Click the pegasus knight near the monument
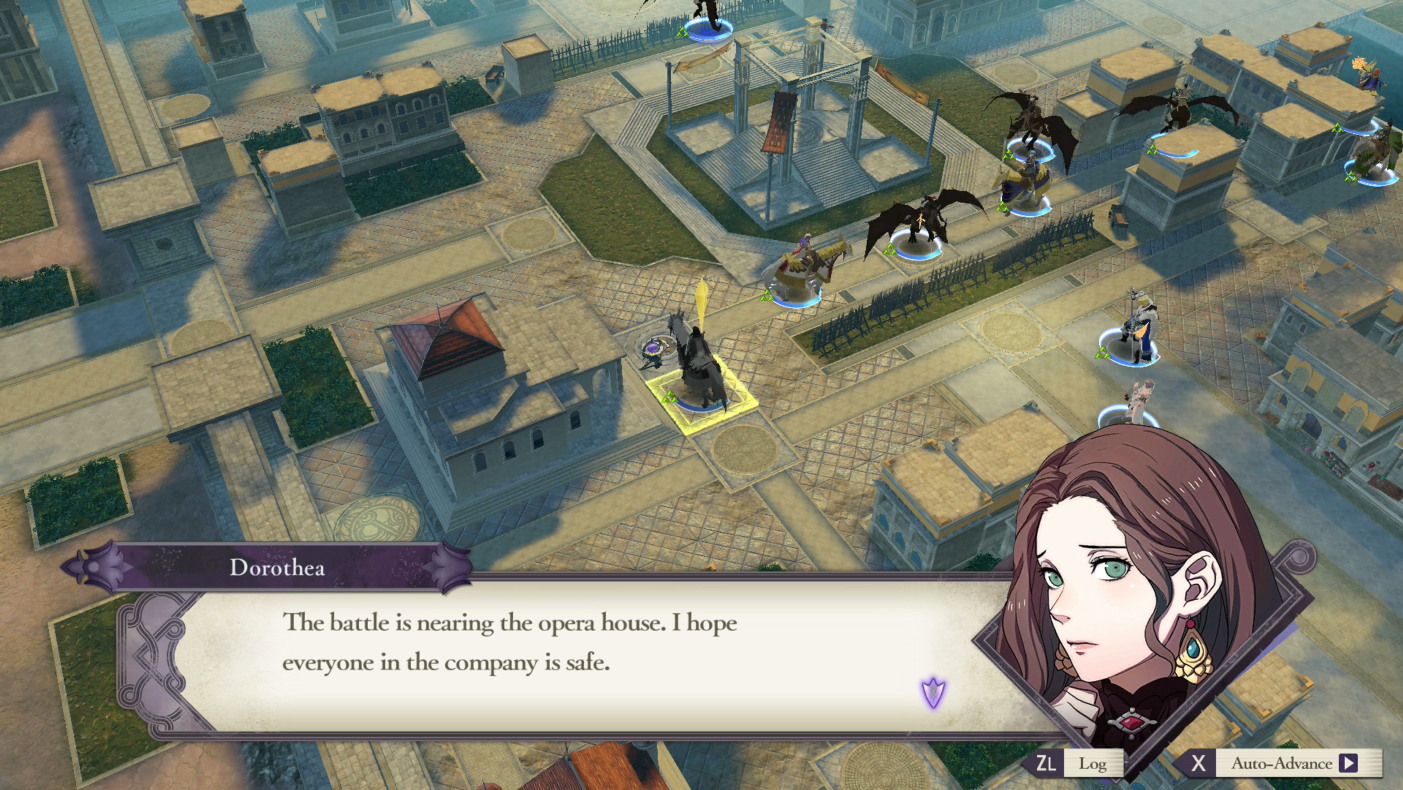The image size is (1403, 790). [795, 265]
